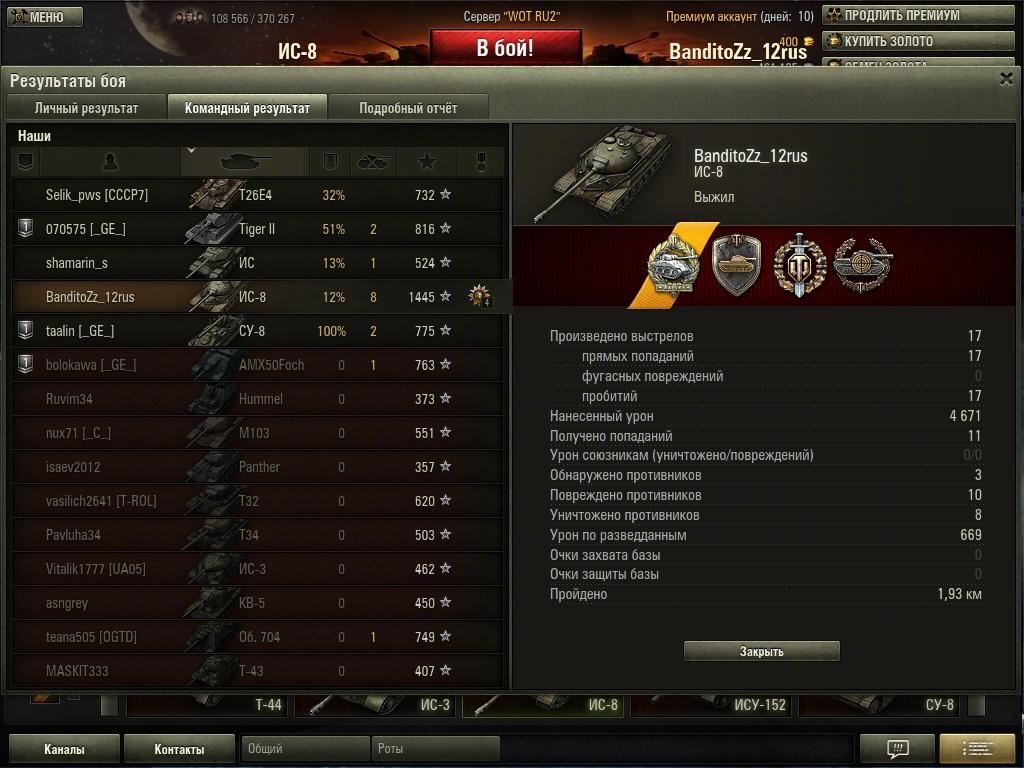Open the Каналы chat channels button

(x=64, y=749)
